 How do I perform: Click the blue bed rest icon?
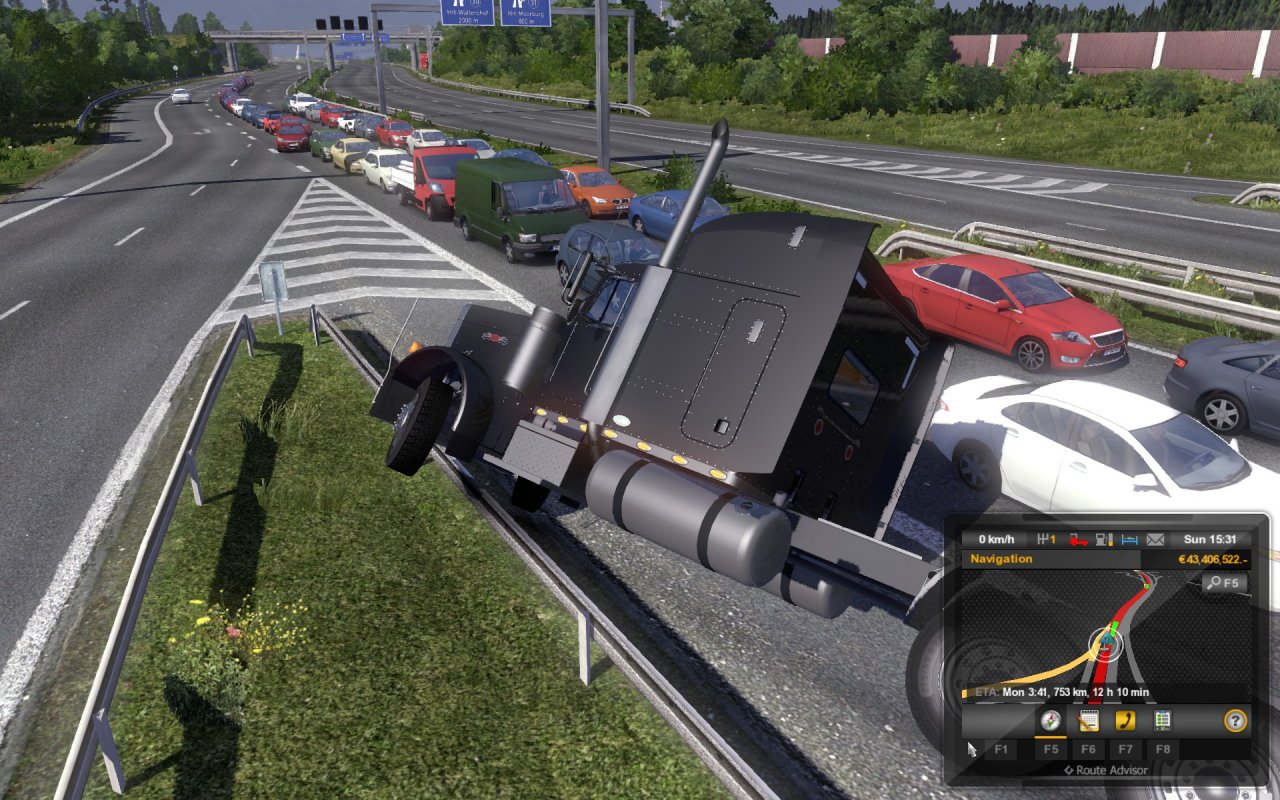point(1130,540)
